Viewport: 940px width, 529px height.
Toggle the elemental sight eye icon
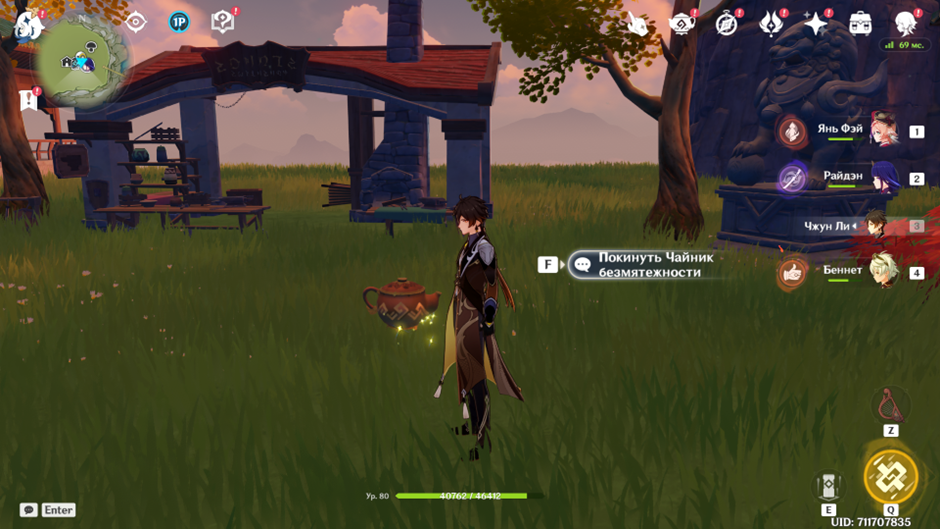pyautogui.click(x=135, y=22)
